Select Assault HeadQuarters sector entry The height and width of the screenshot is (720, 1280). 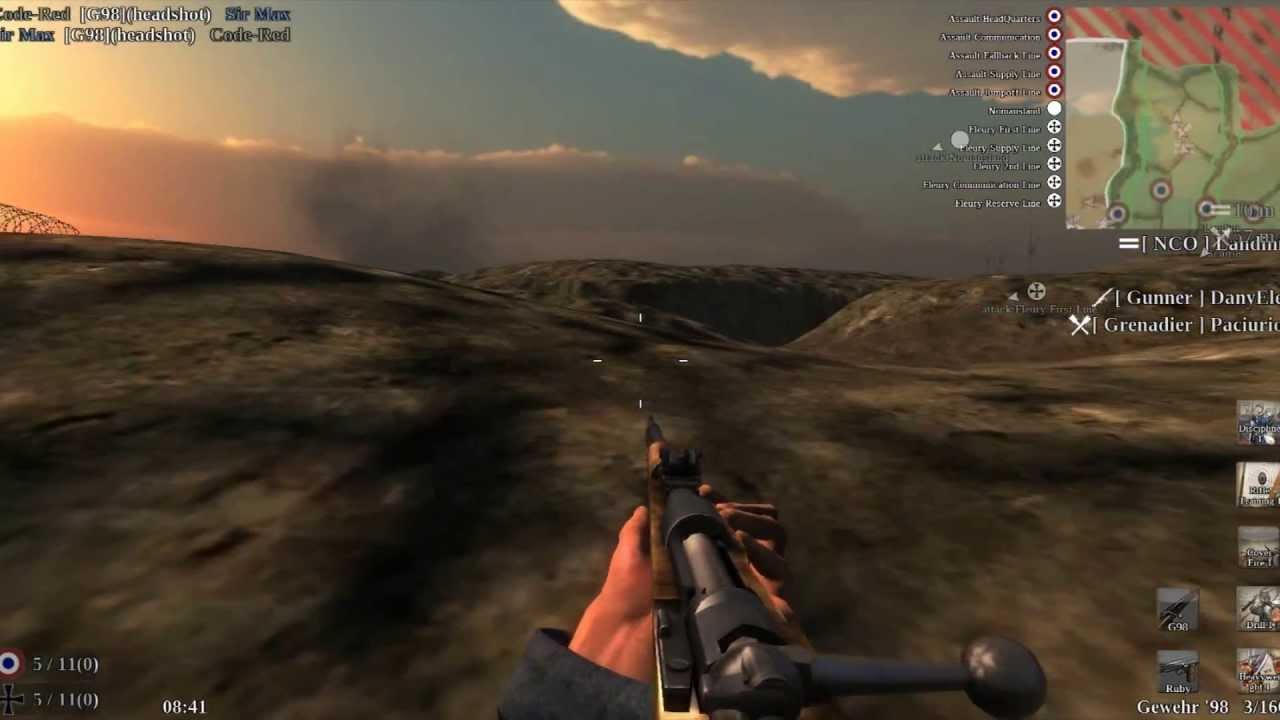coord(995,18)
